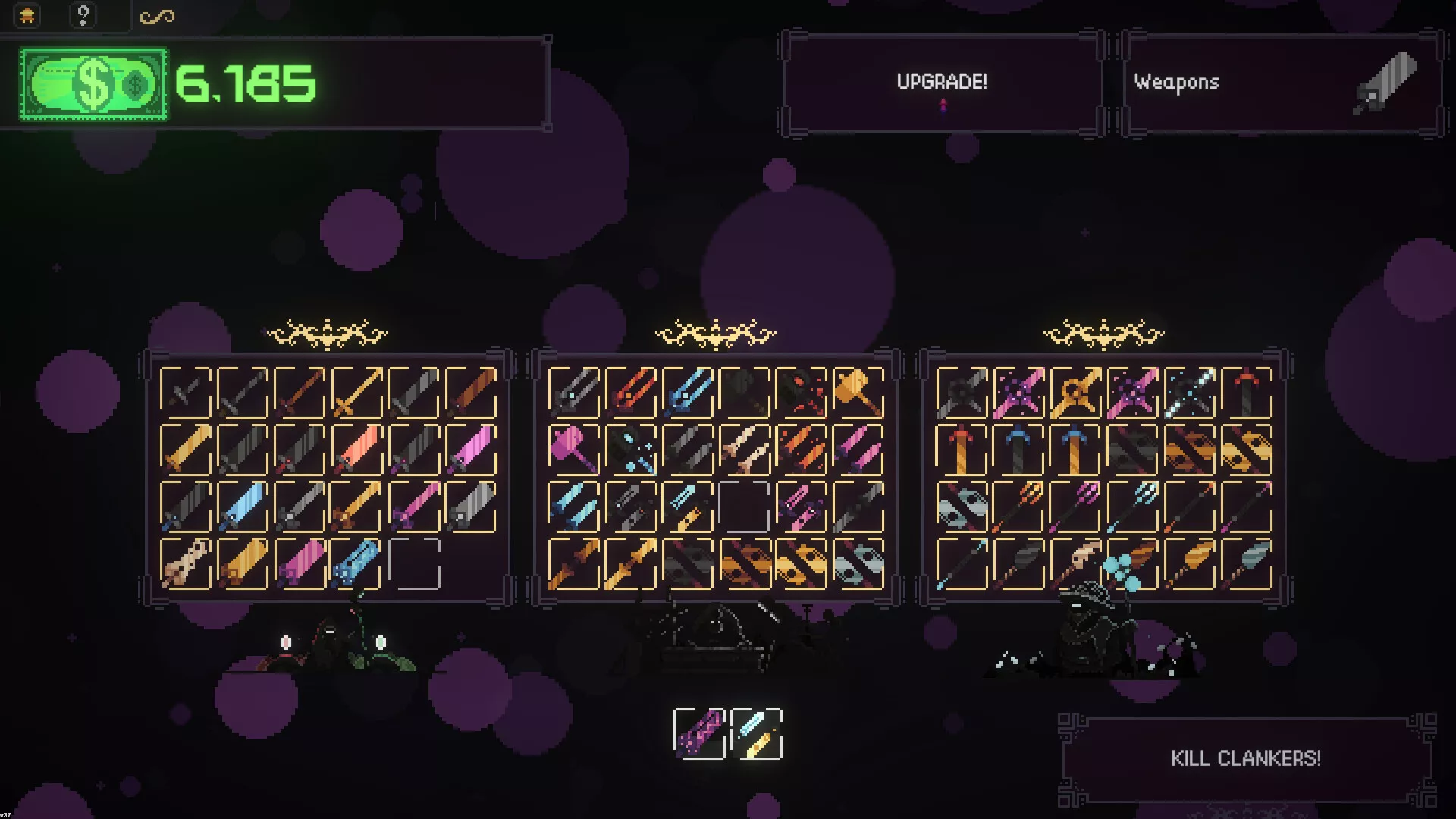Click the equipped purple crystal sword slot
1456x819 pixels.
coord(699,733)
